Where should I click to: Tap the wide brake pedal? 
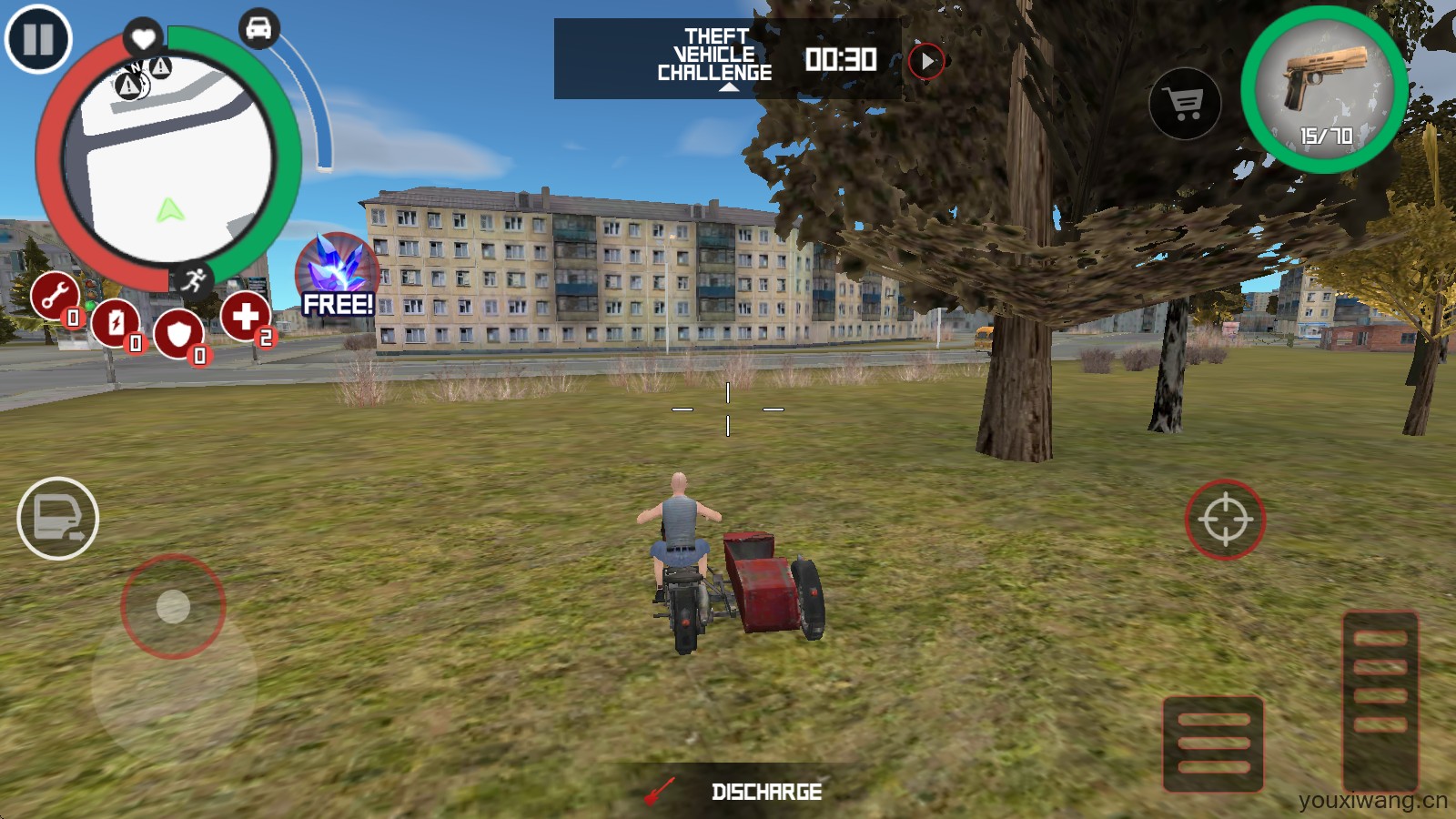coord(1213,743)
